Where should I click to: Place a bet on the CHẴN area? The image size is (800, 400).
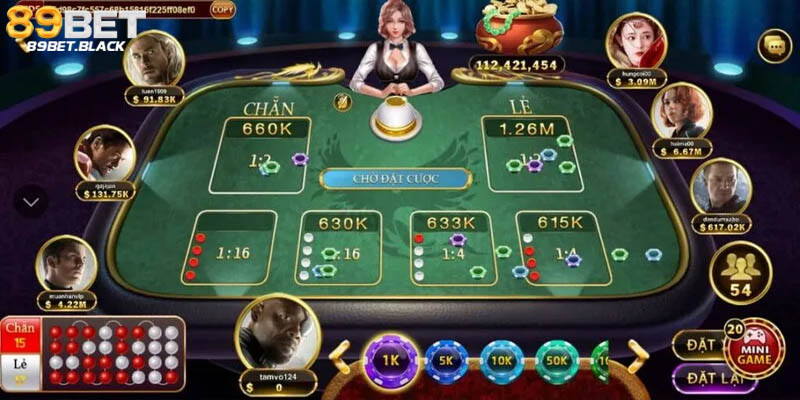(x=259, y=155)
